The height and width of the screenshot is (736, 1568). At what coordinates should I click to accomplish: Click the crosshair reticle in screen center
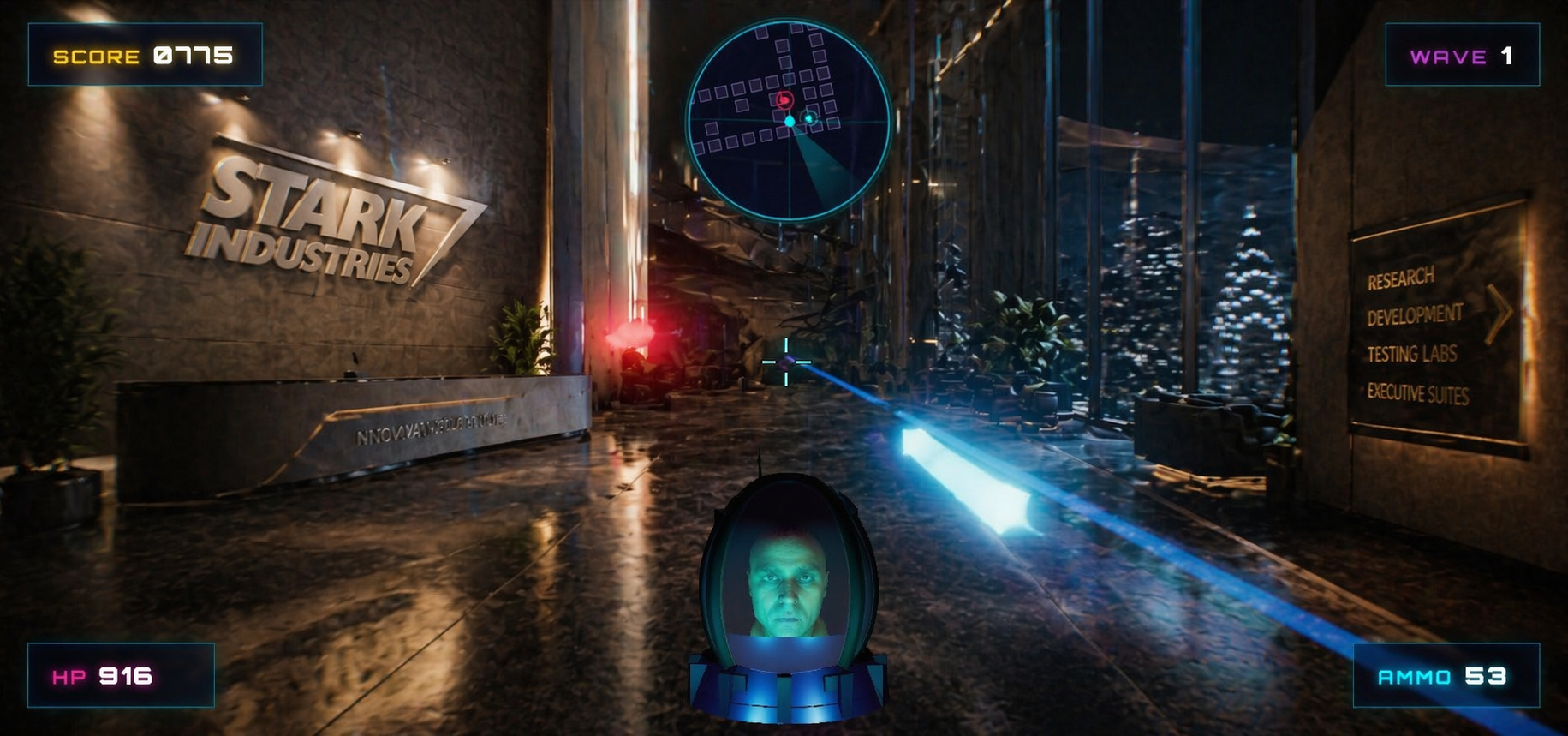784,363
